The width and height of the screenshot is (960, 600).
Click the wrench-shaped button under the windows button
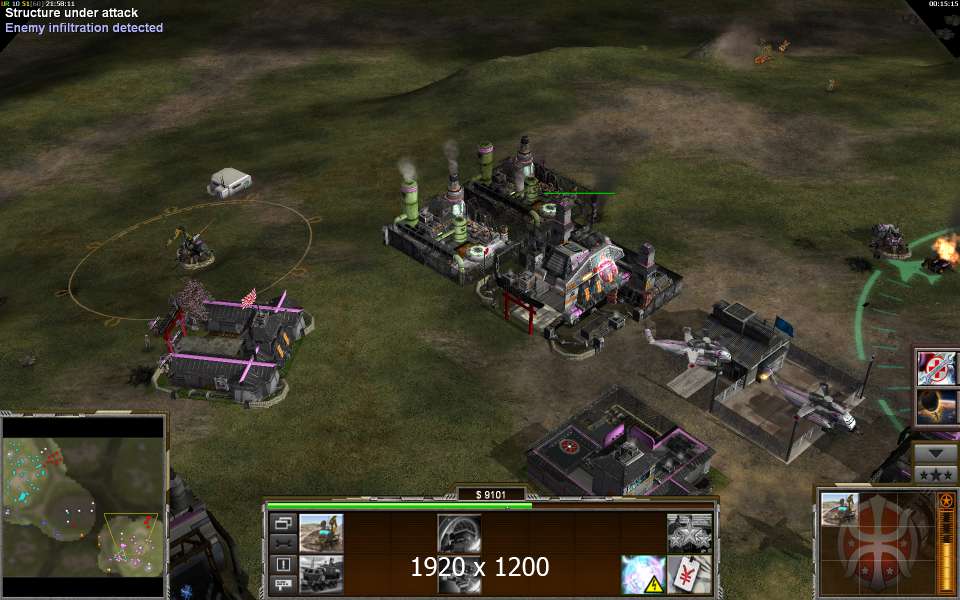click(x=282, y=543)
